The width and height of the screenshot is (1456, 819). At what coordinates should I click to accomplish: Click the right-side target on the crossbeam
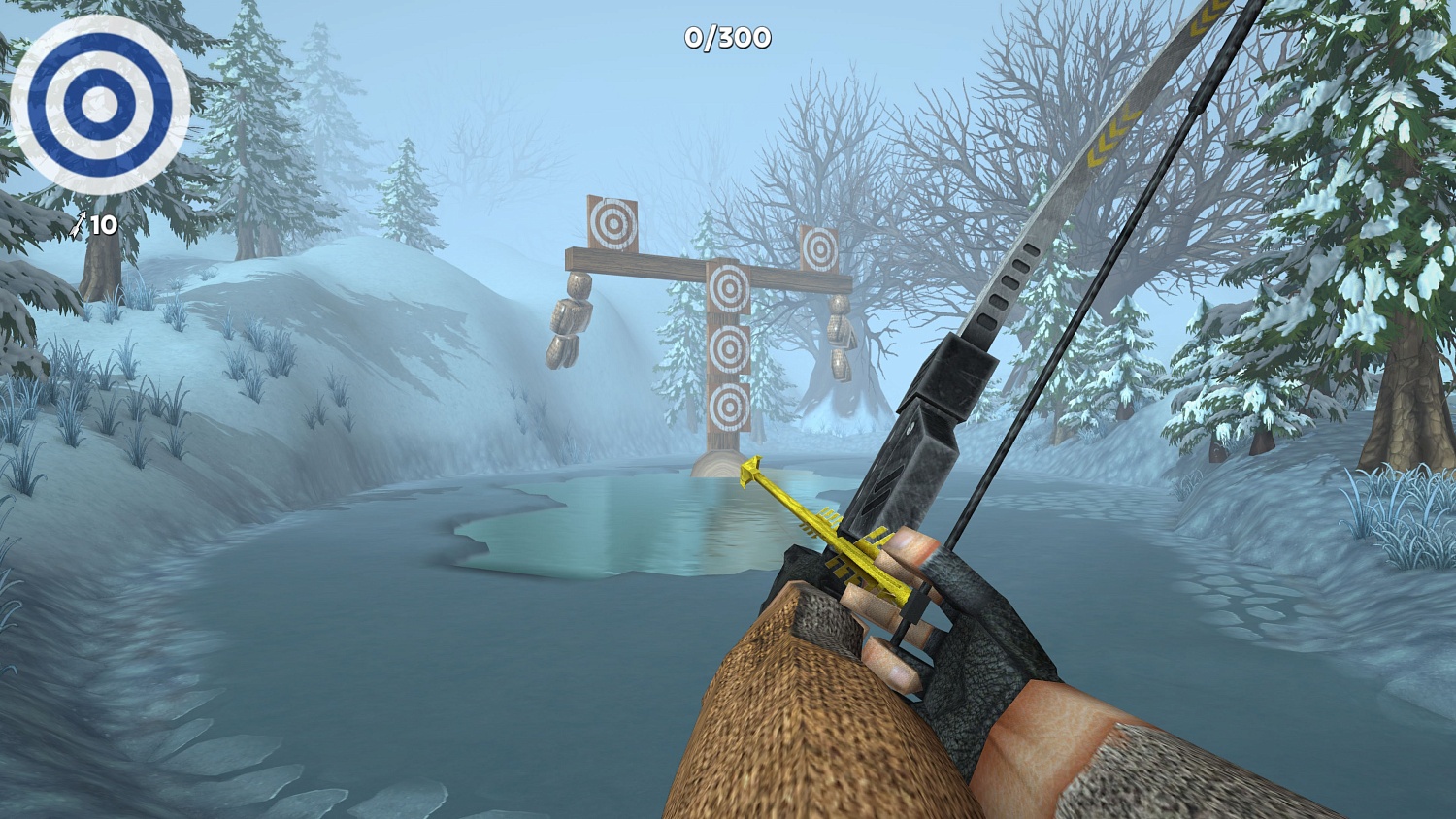click(x=820, y=247)
